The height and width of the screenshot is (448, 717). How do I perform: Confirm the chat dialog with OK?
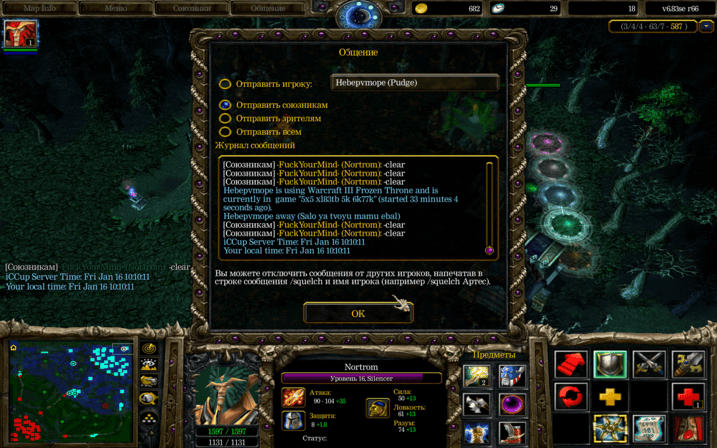tap(358, 313)
